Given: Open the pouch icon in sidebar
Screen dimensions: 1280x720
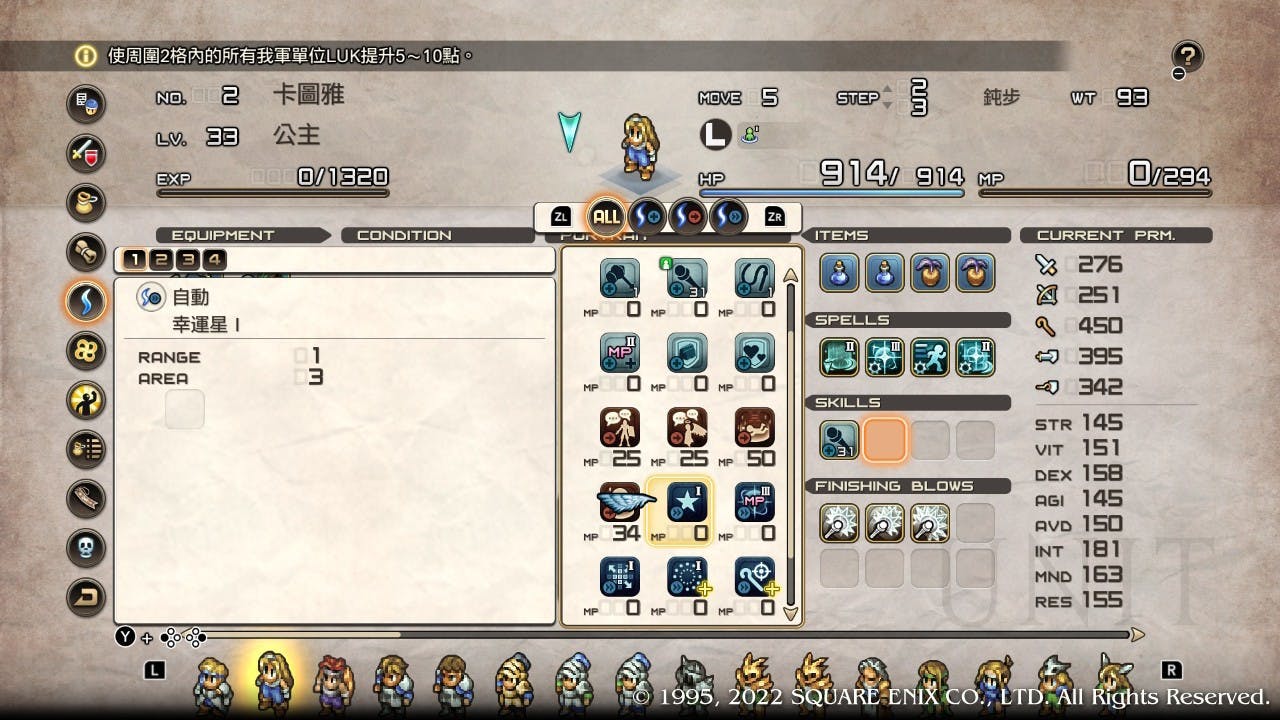Looking at the screenshot, I should pos(86,202).
